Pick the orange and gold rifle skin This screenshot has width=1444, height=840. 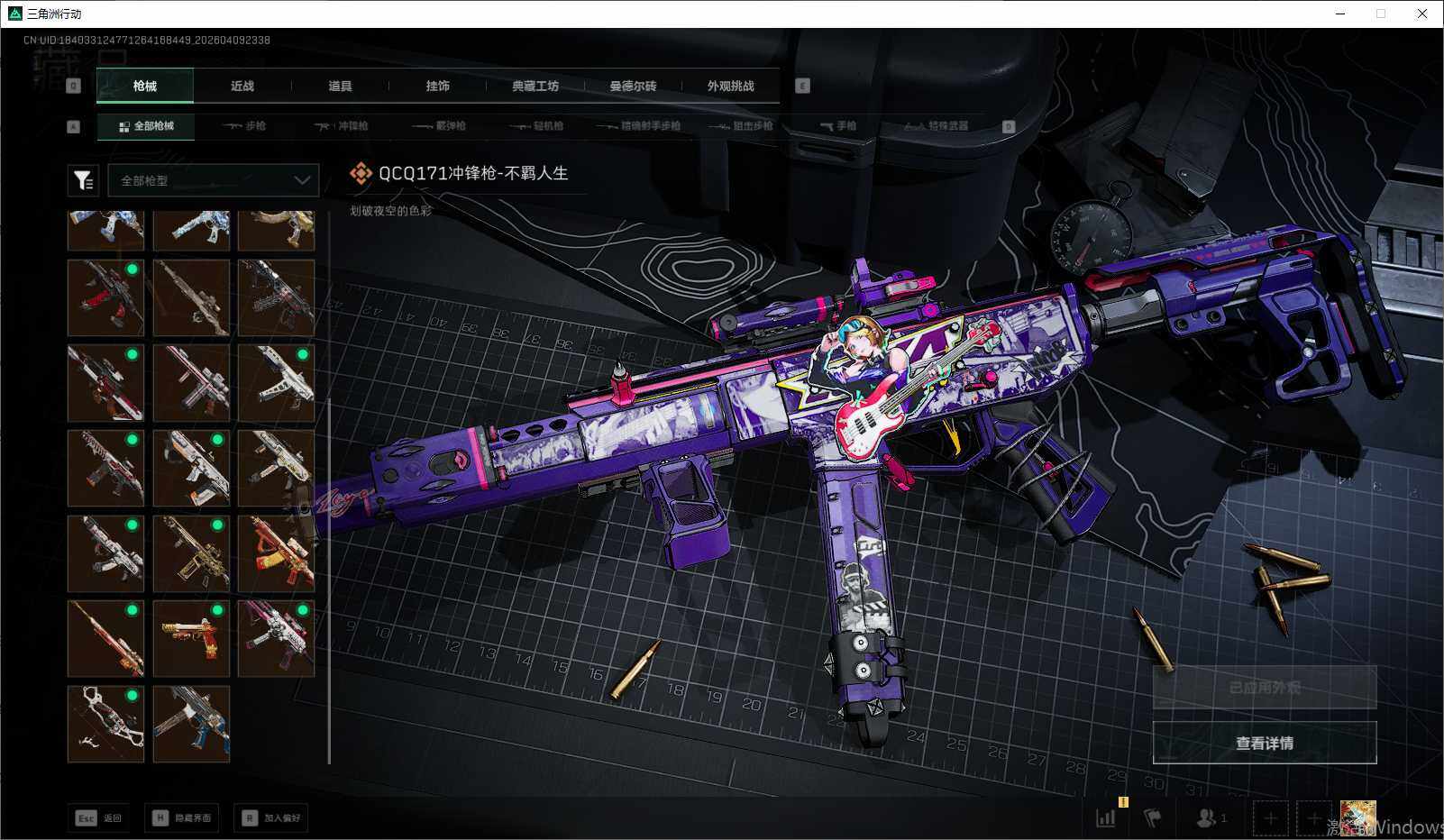(x=276, y=553)
